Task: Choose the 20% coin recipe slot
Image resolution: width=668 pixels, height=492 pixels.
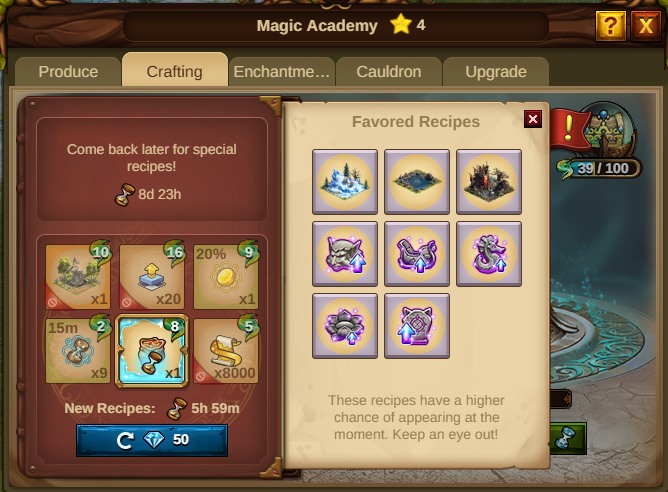Action: pyautogui.click(x=225, y=277)
